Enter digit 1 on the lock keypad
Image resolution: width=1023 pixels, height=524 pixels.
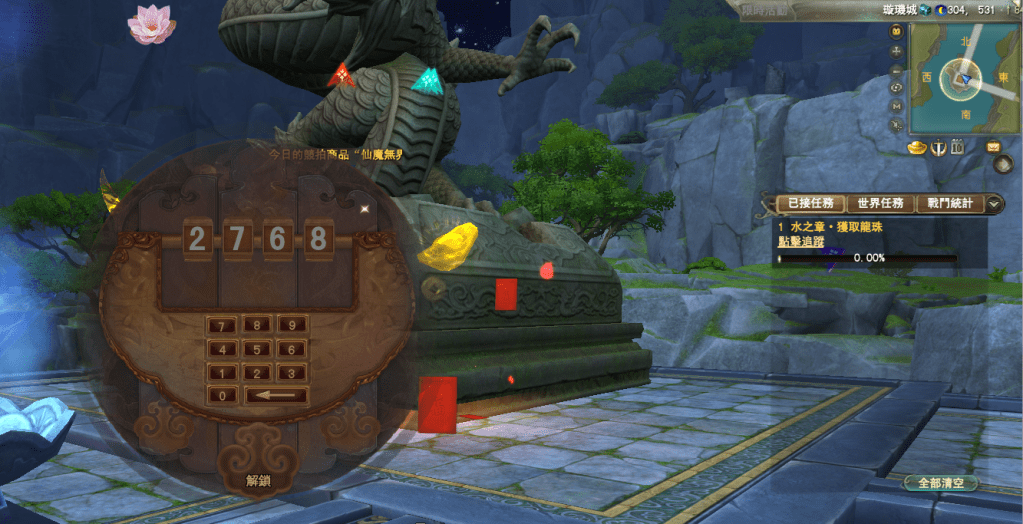pos(221,372)
